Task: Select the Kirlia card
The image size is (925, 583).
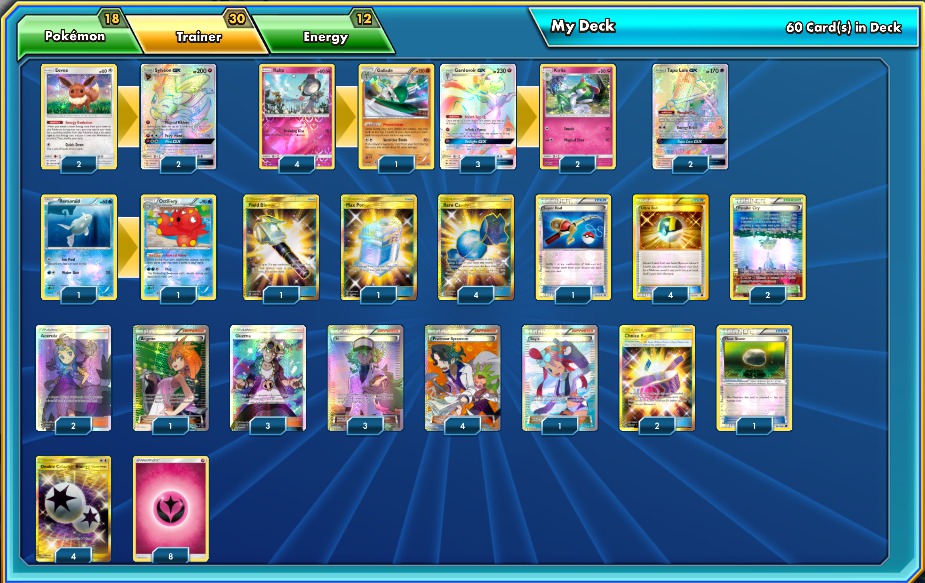Action: pos(578,113)
